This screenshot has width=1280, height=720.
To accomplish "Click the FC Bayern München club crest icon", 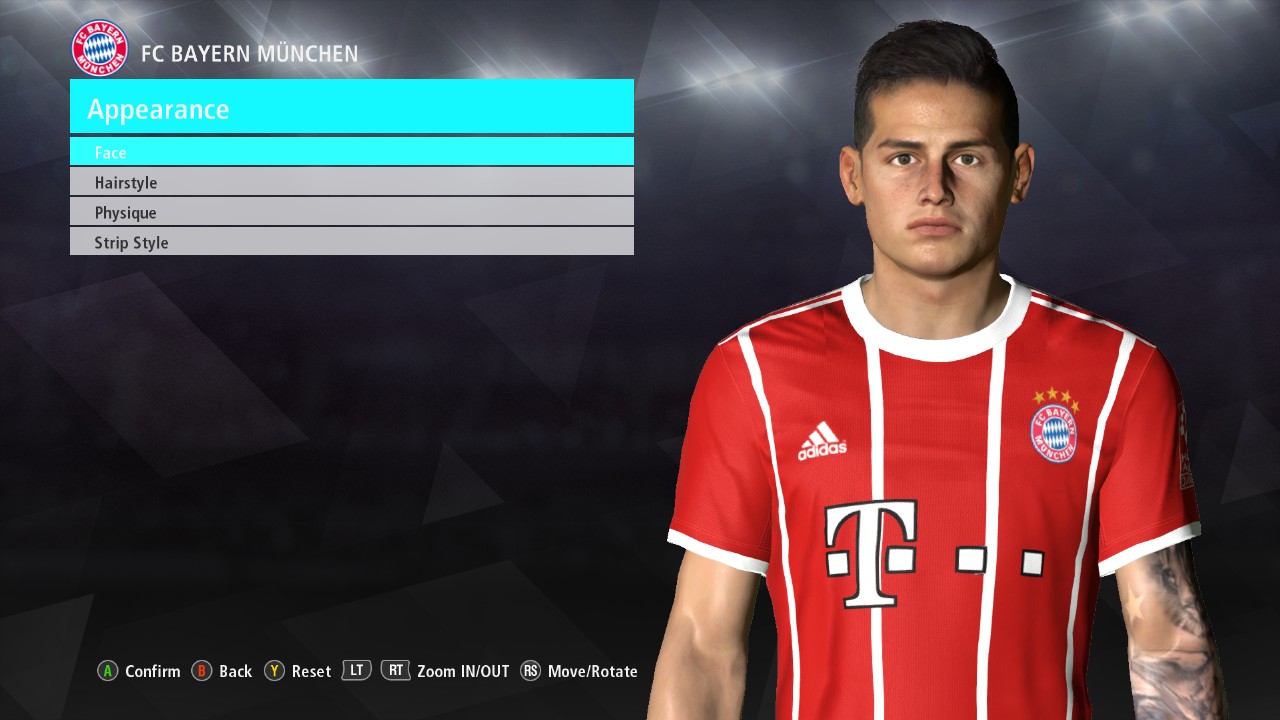I will (99, 47).
